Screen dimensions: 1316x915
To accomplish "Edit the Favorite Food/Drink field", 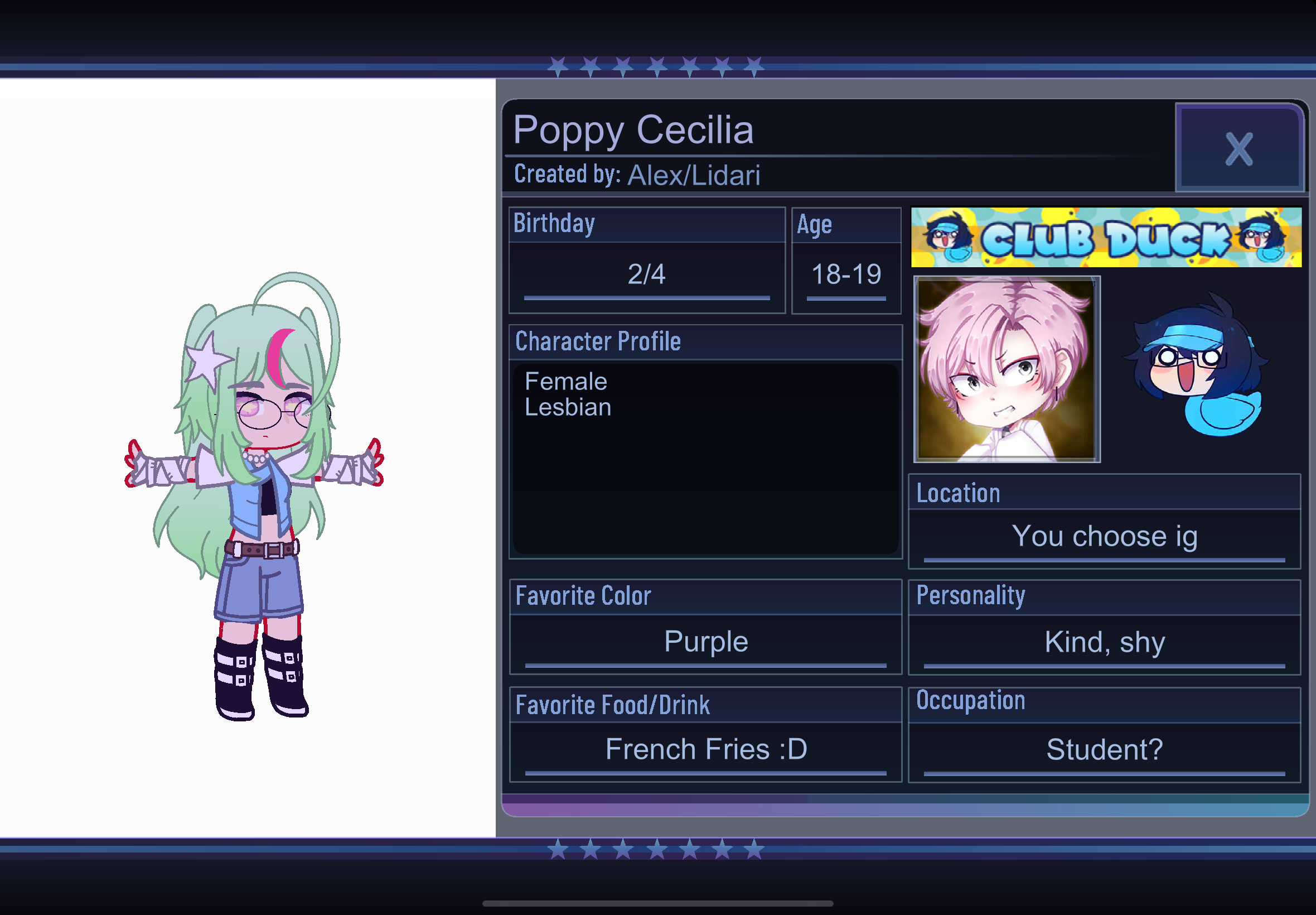I will click(705, 749).
